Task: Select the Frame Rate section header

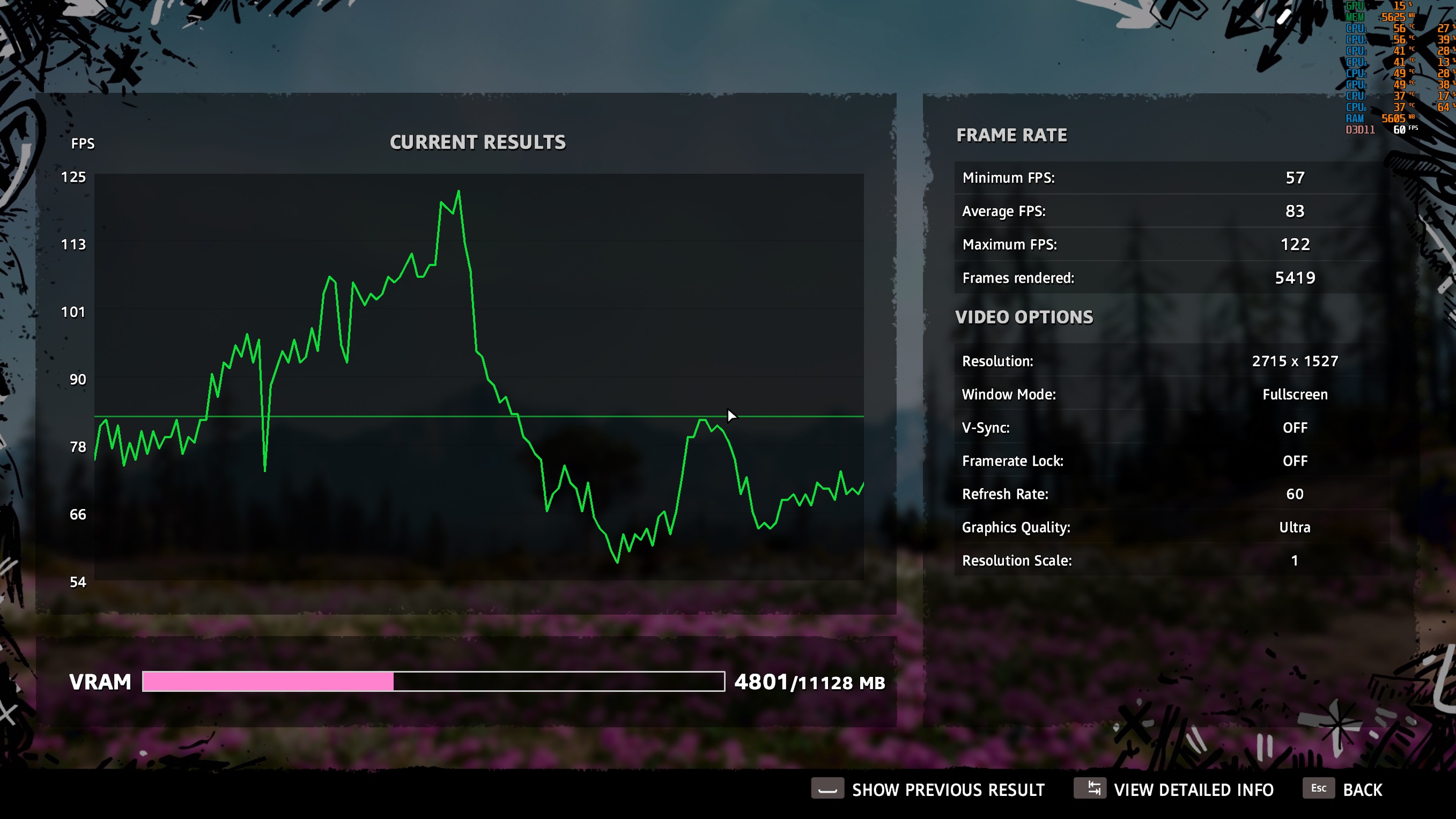Action: coord(1011,135)
